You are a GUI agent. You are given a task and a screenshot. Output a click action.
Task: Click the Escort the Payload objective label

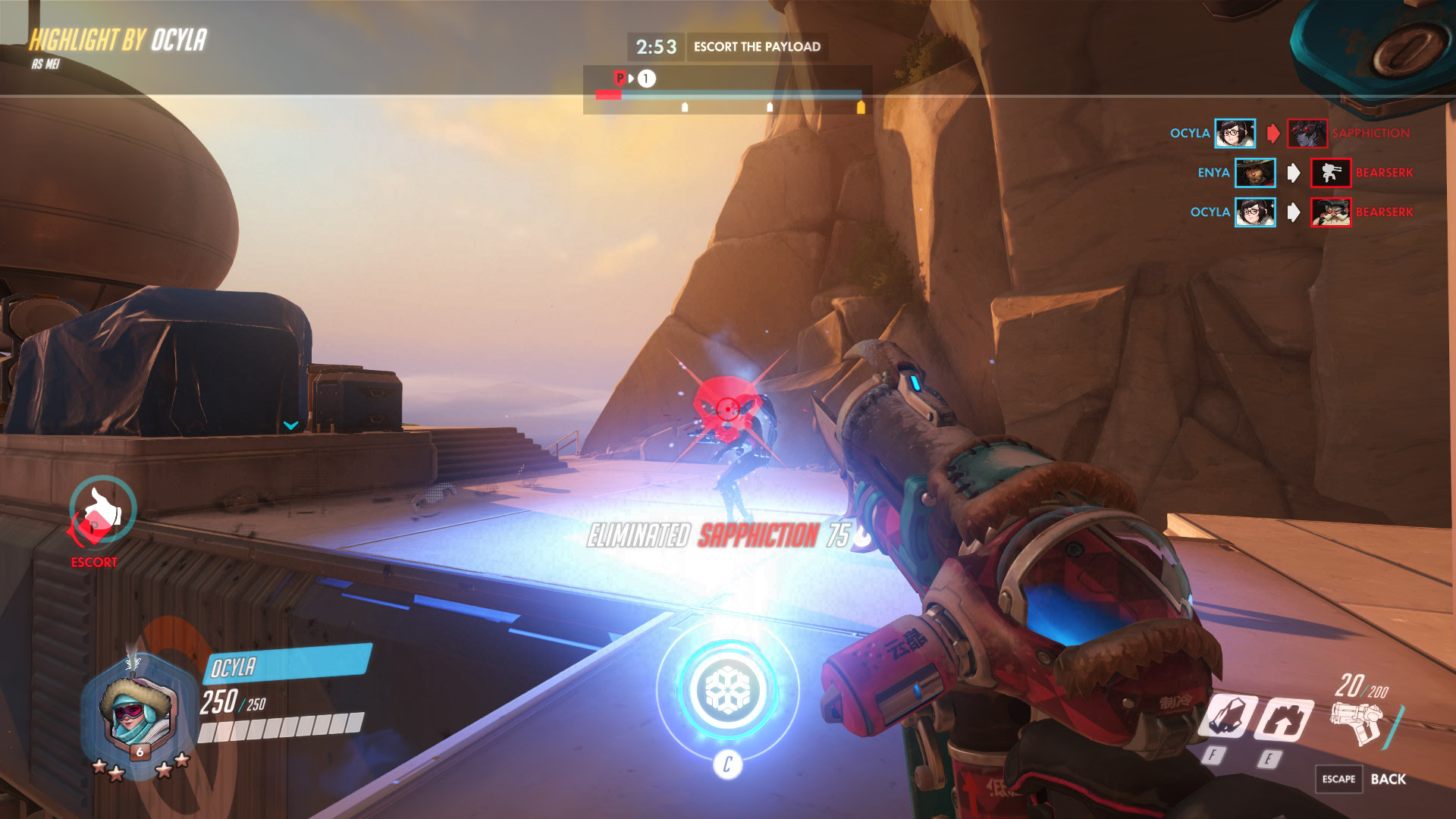757,47
